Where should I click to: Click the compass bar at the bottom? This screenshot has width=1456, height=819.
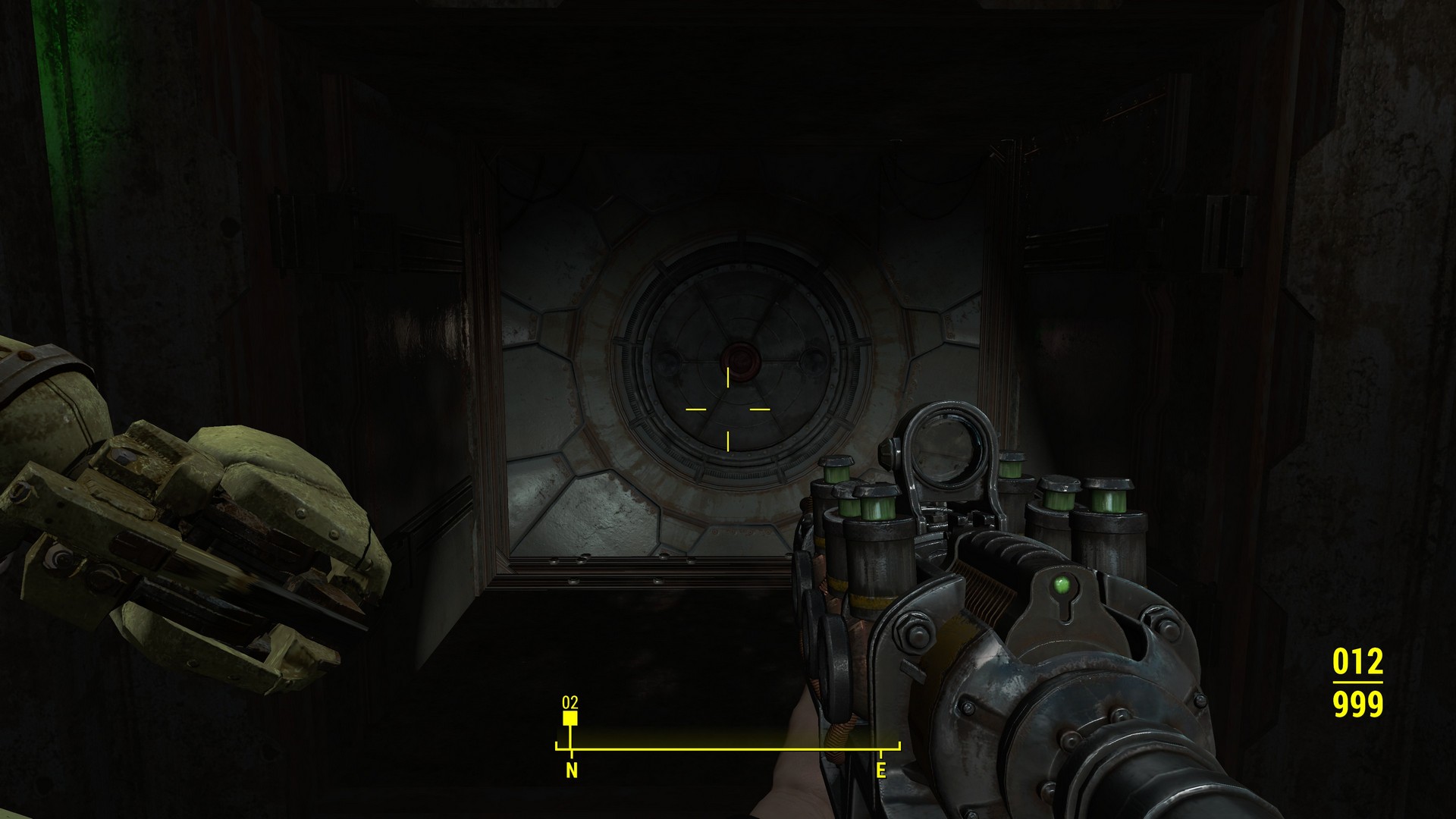coord(727,749)
